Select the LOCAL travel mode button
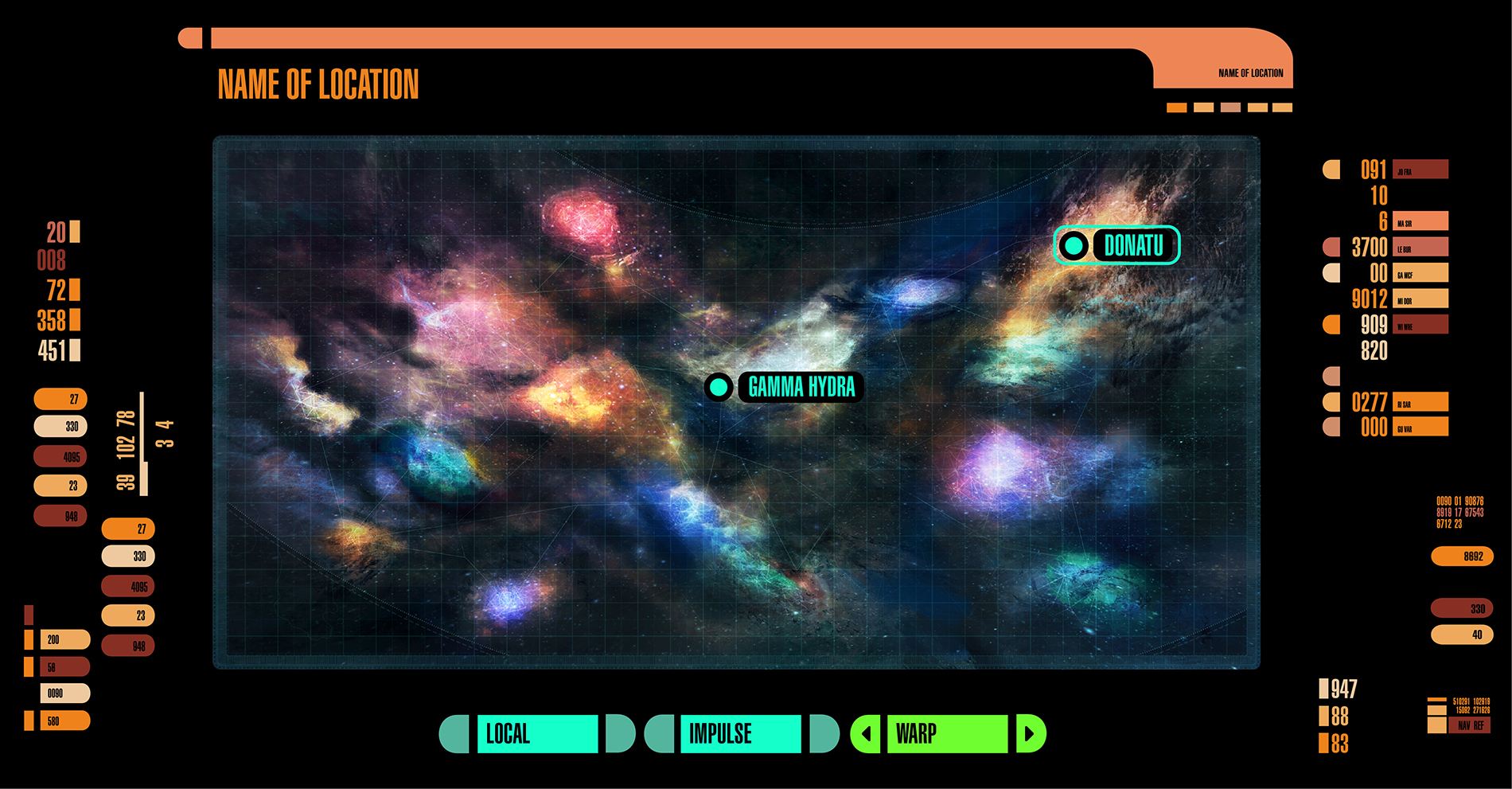 tap(536, 733)
